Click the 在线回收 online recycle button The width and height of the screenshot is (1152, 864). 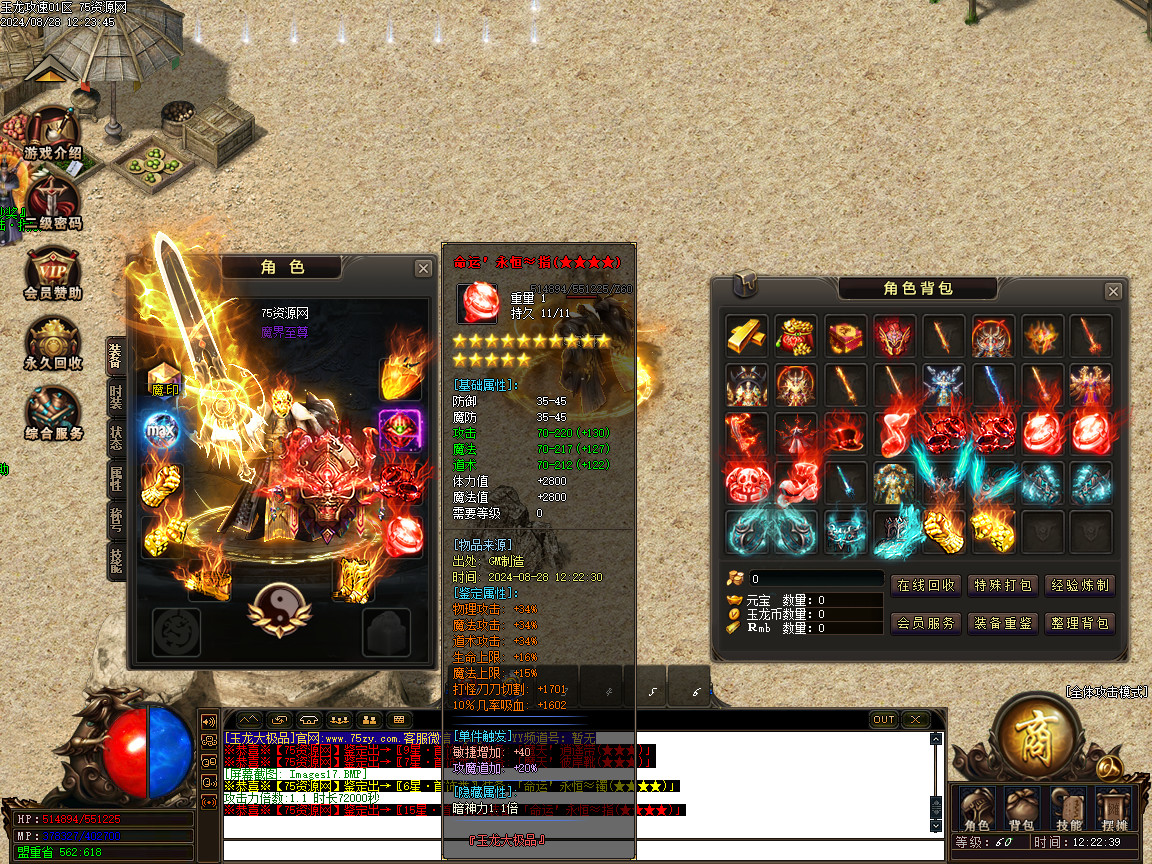point(925,586)
